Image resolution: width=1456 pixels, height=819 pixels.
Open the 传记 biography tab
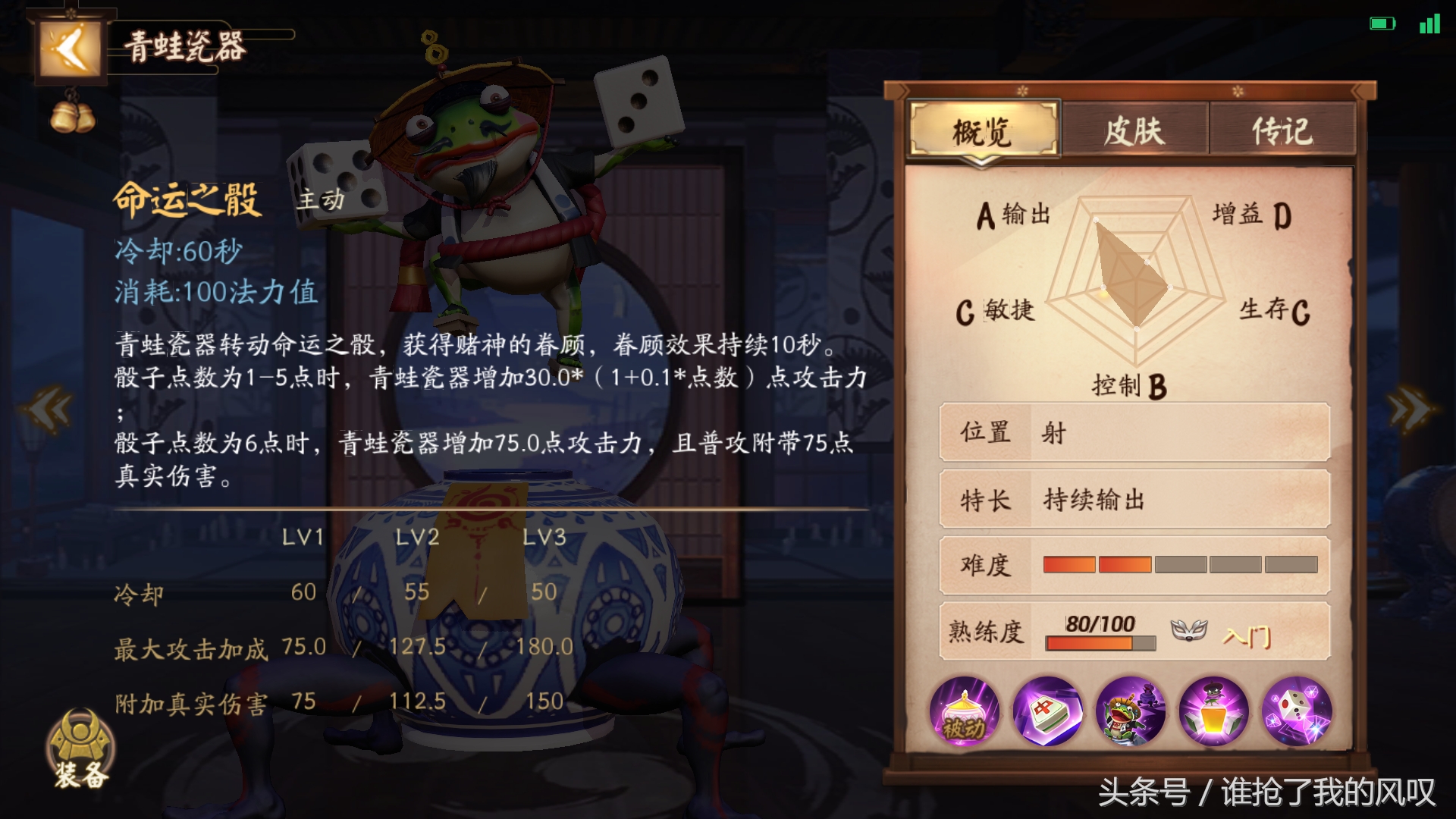(1283, 130)
